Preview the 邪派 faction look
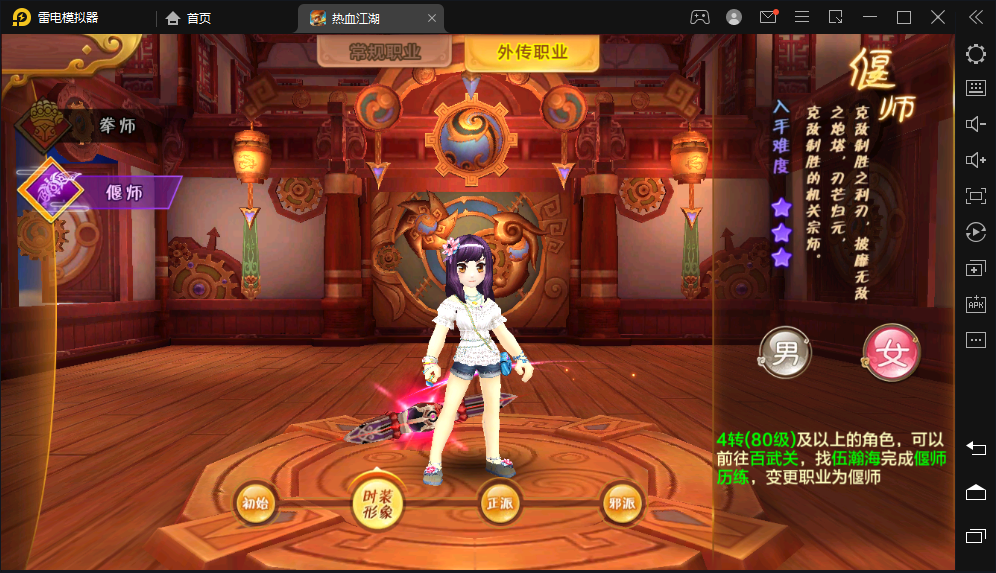The height and width of the screenshot is (573, 996). 622,504
